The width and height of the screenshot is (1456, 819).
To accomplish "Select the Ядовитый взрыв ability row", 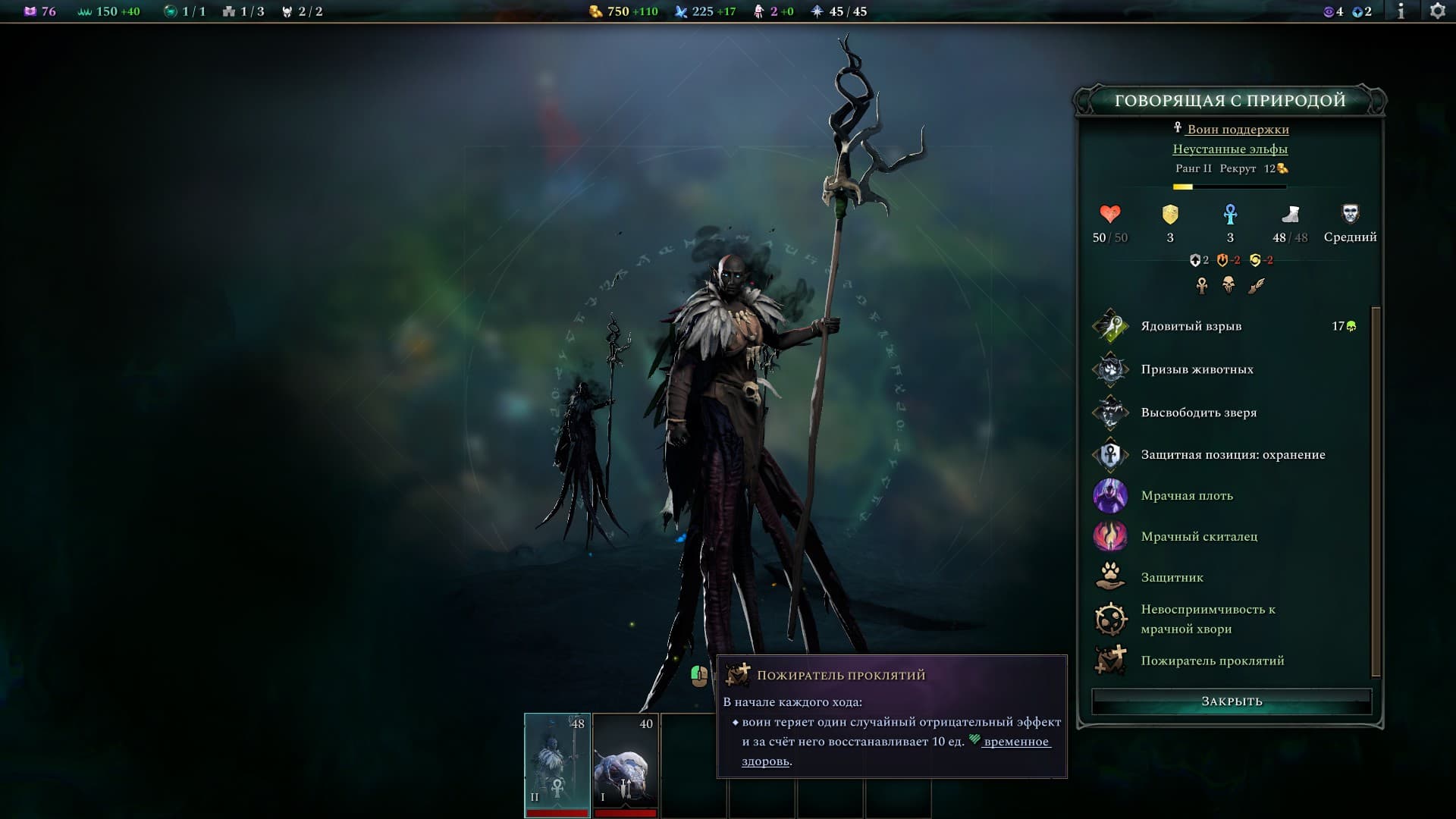I will click(x=1191, y=326).
